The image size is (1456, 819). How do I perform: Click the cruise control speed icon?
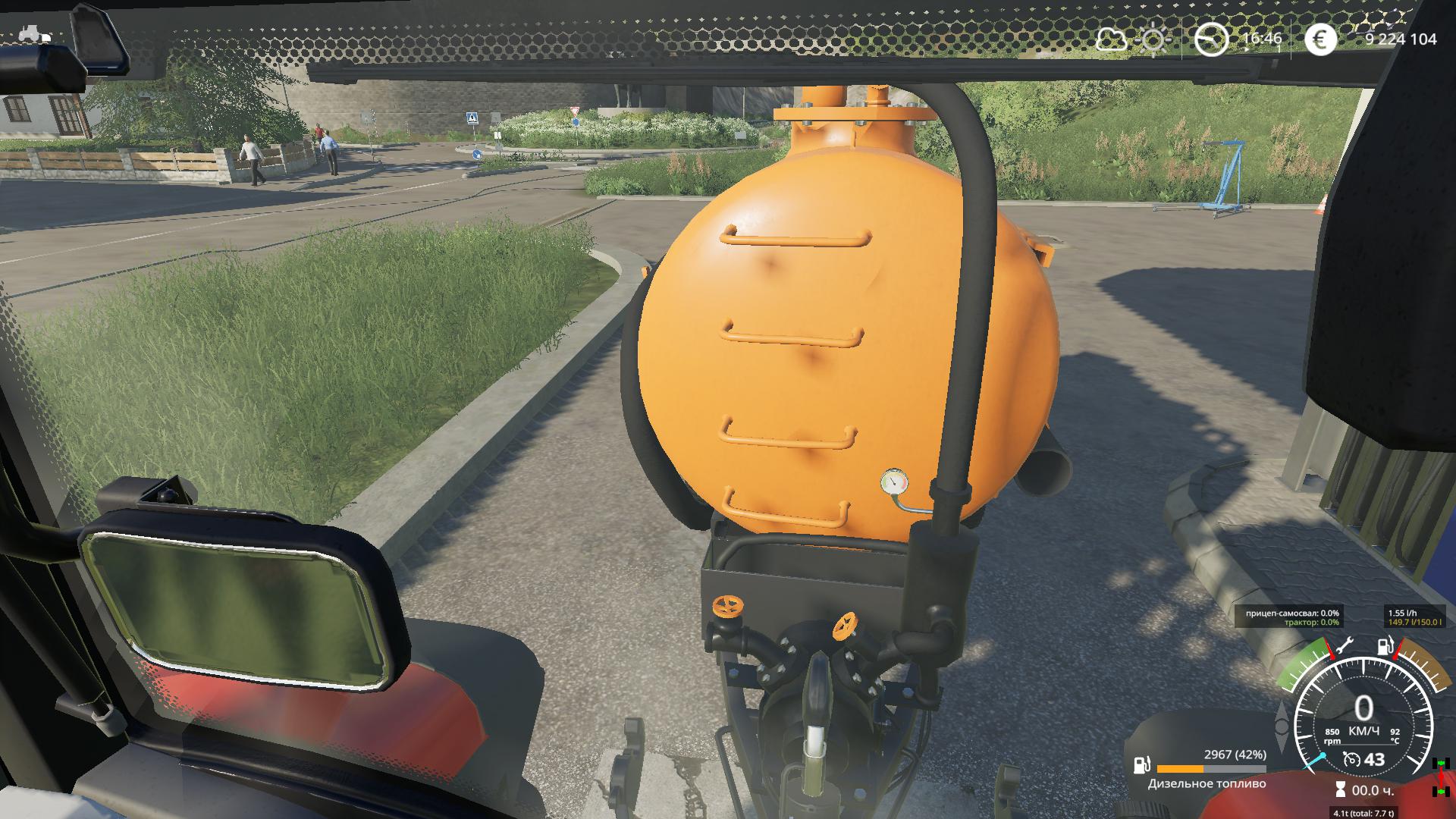click(x=1351, y=759)
